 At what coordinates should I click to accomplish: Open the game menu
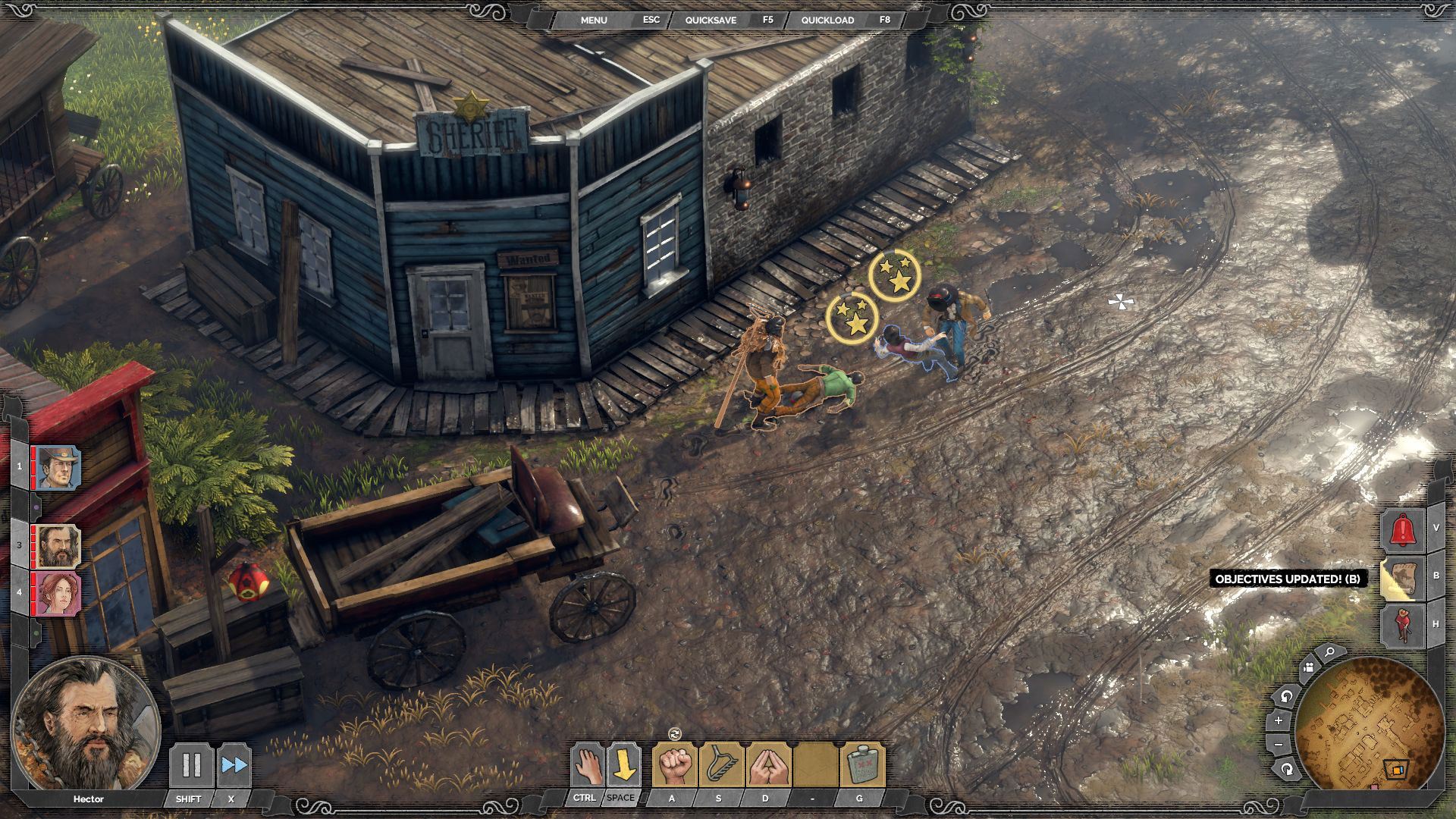[594, 20]
